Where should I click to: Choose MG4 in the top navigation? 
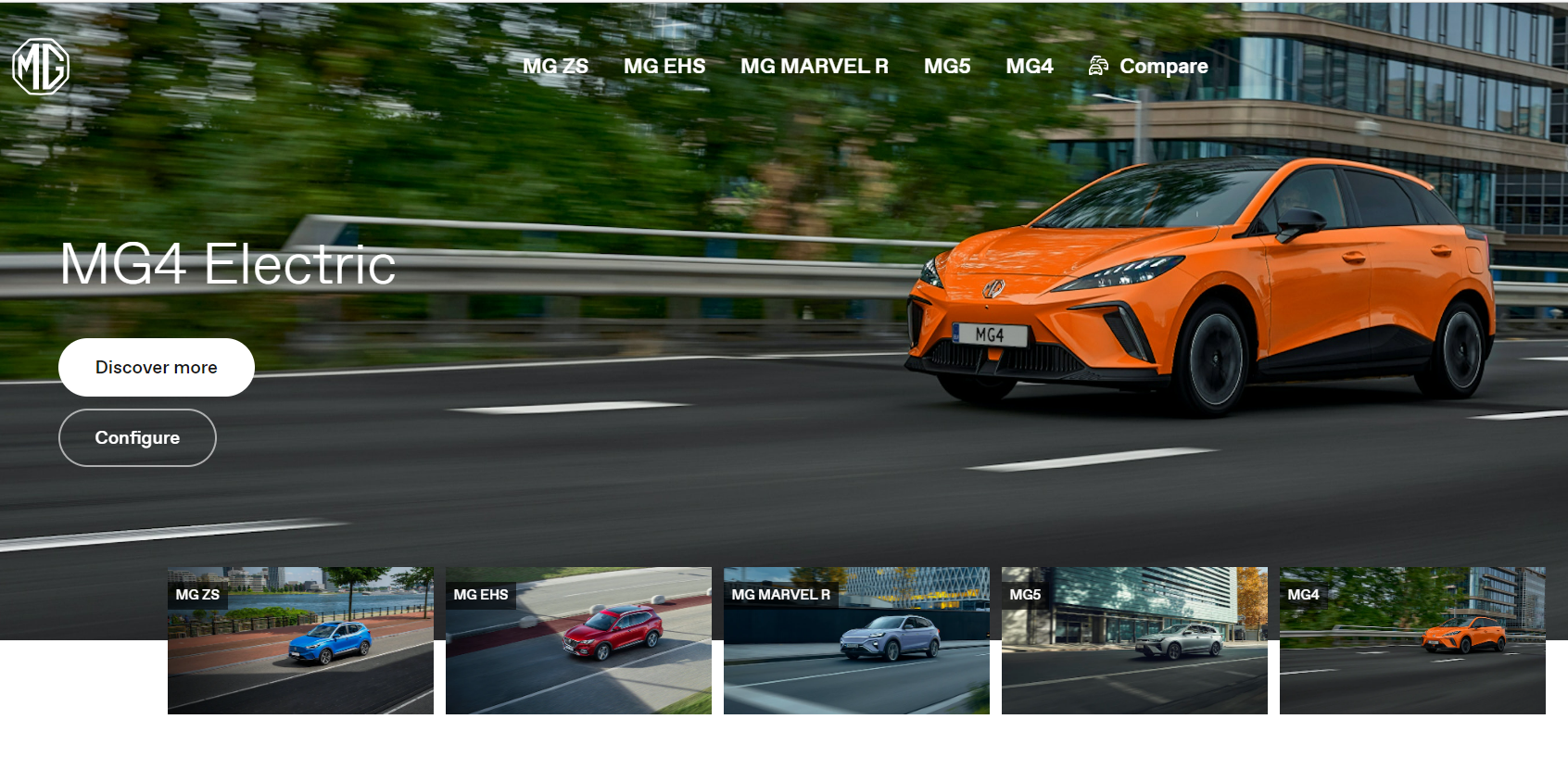(x=1029, y=67)
